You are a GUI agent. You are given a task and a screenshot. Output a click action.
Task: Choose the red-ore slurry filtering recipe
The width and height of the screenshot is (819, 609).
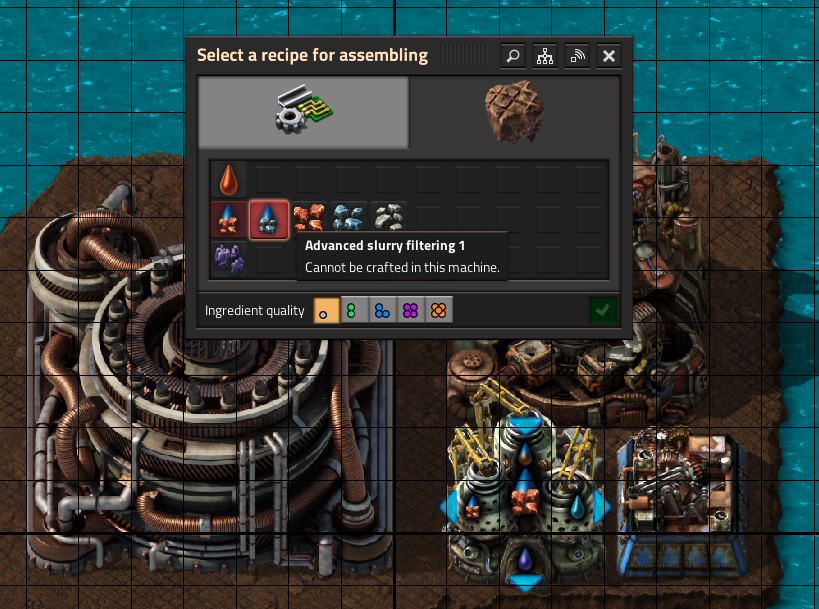[x=229, y=219]
